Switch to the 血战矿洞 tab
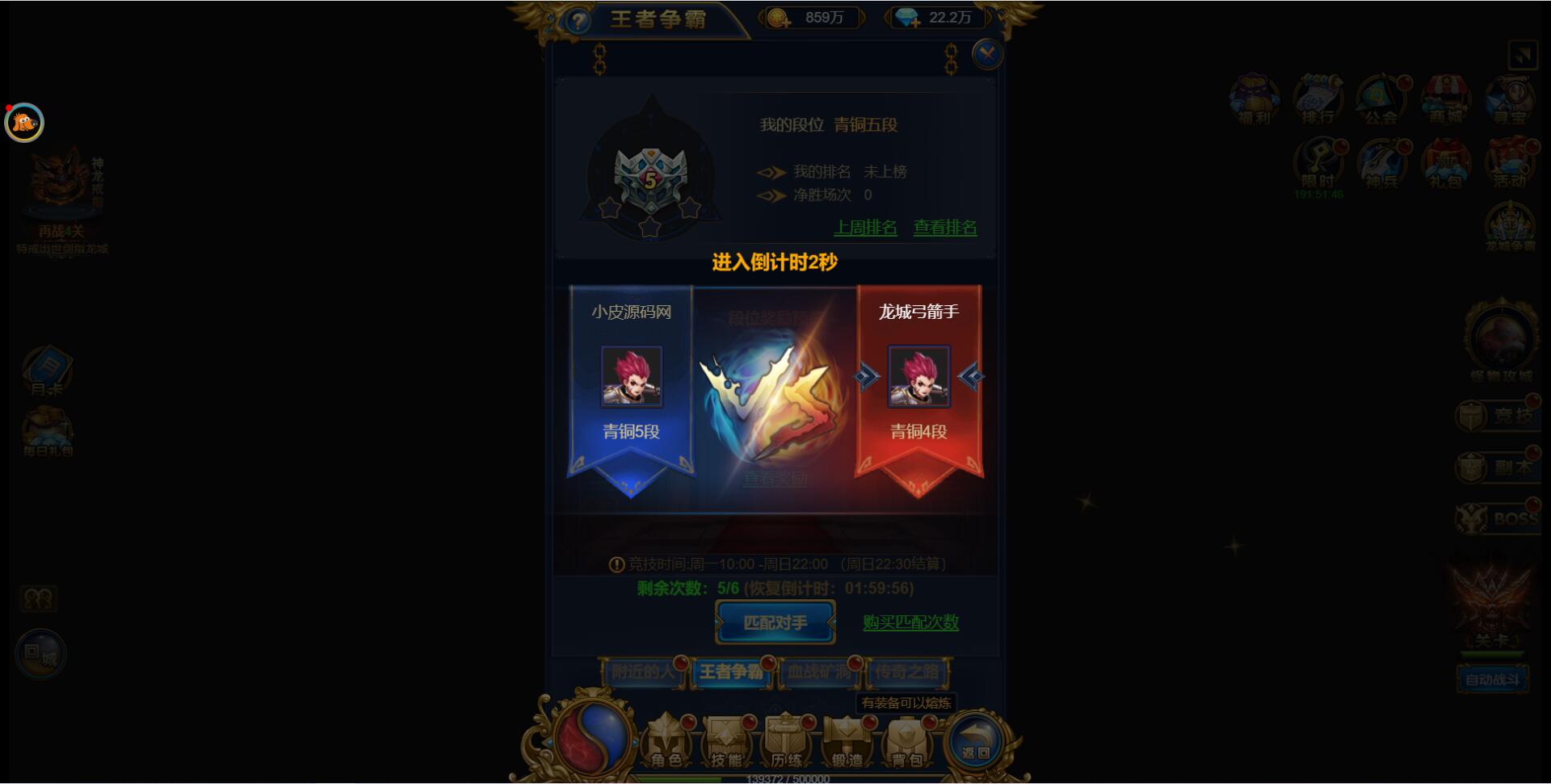Screen dimensions: 1551x784 tap(819, 673)
